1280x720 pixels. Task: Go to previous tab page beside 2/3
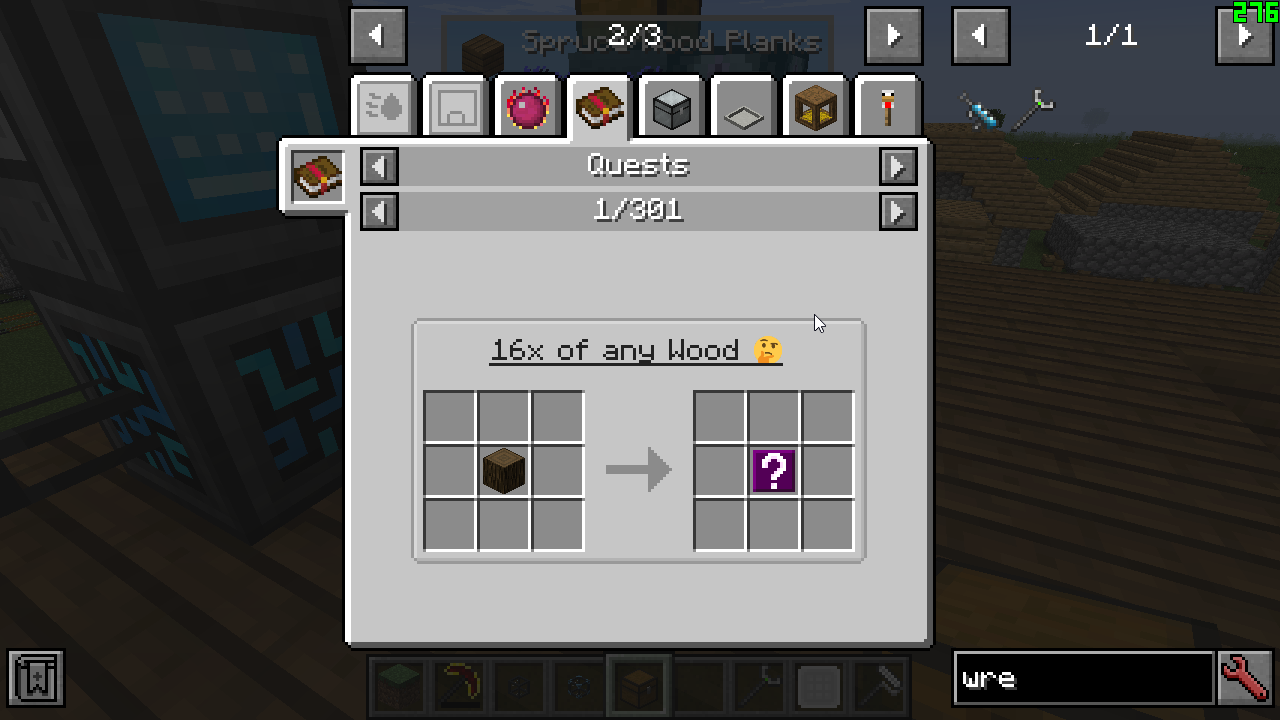[378, 36]
